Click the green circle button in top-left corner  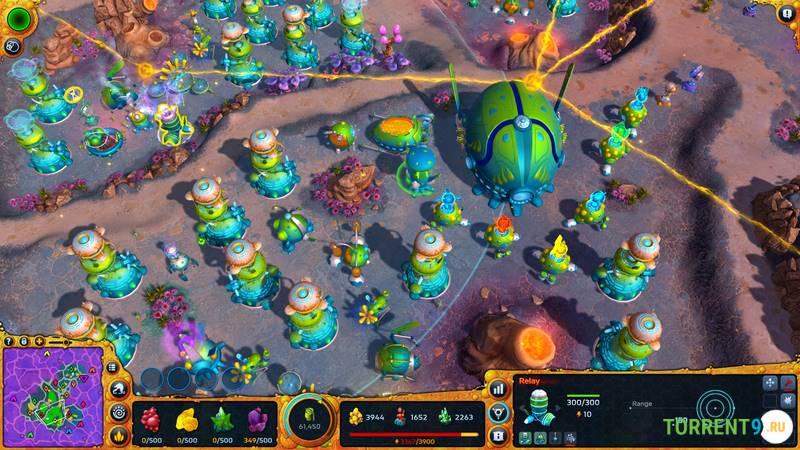(x=14, y=14)
